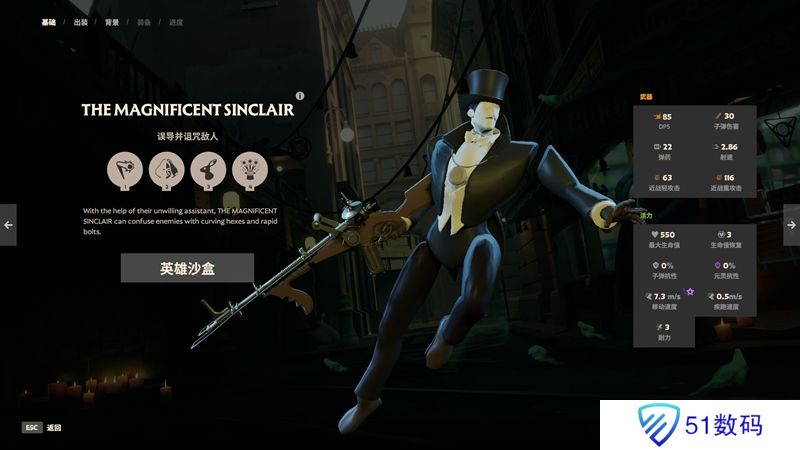
Task: View ability 3 rabbit icon
Action: point(207,171)
